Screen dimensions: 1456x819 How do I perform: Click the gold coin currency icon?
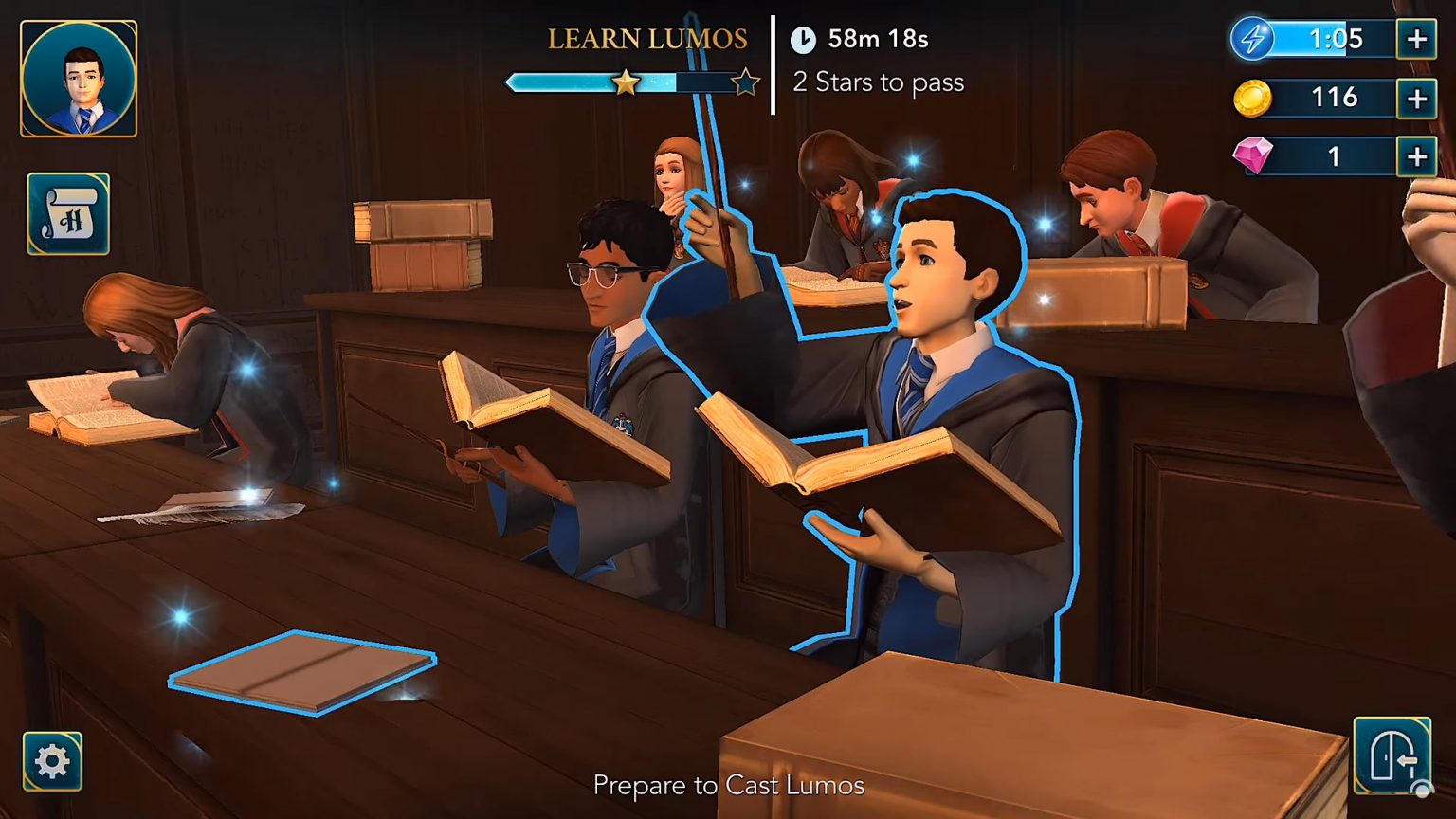click(1250, 98)
